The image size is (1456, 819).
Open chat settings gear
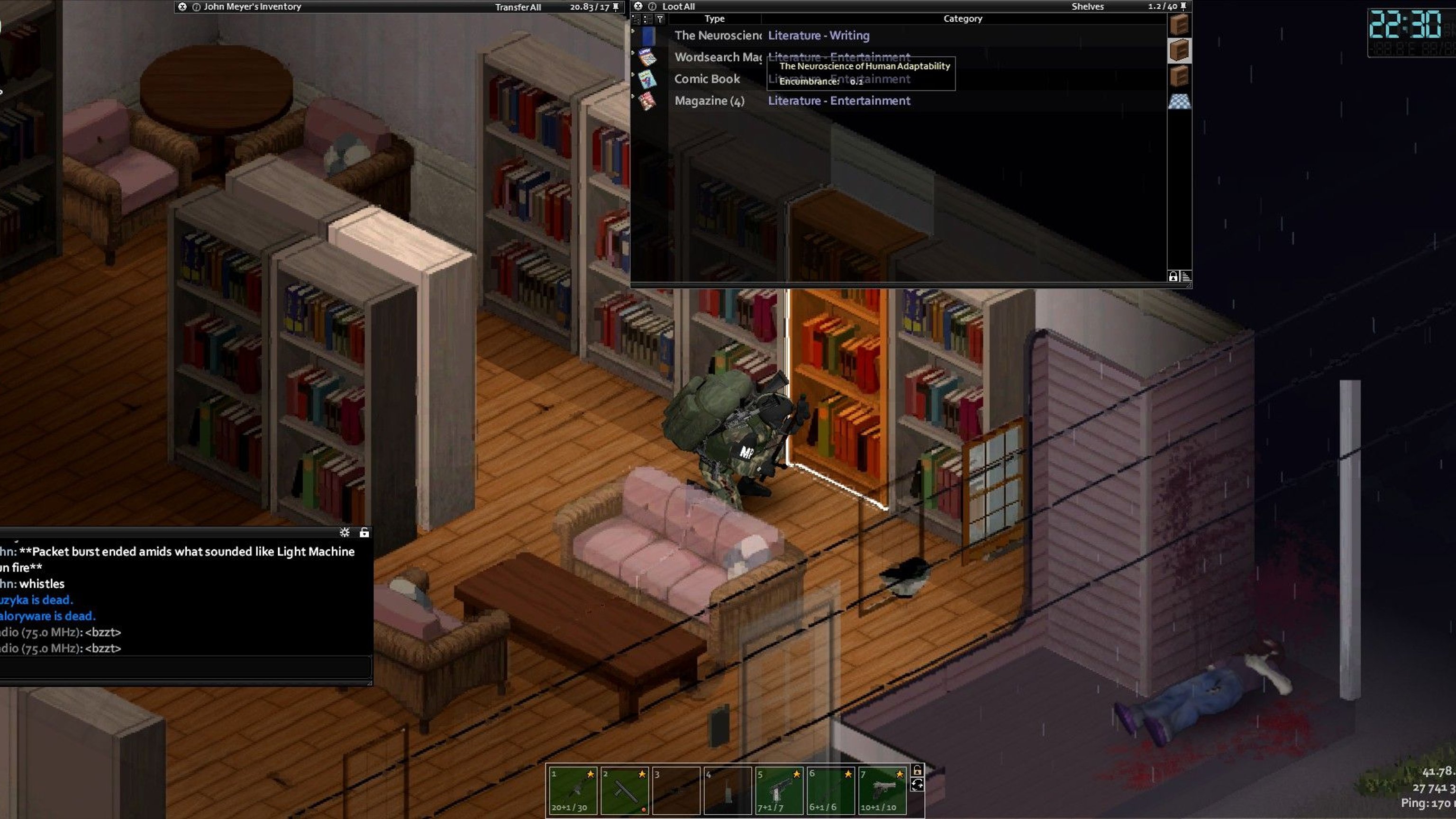point(345,532)
